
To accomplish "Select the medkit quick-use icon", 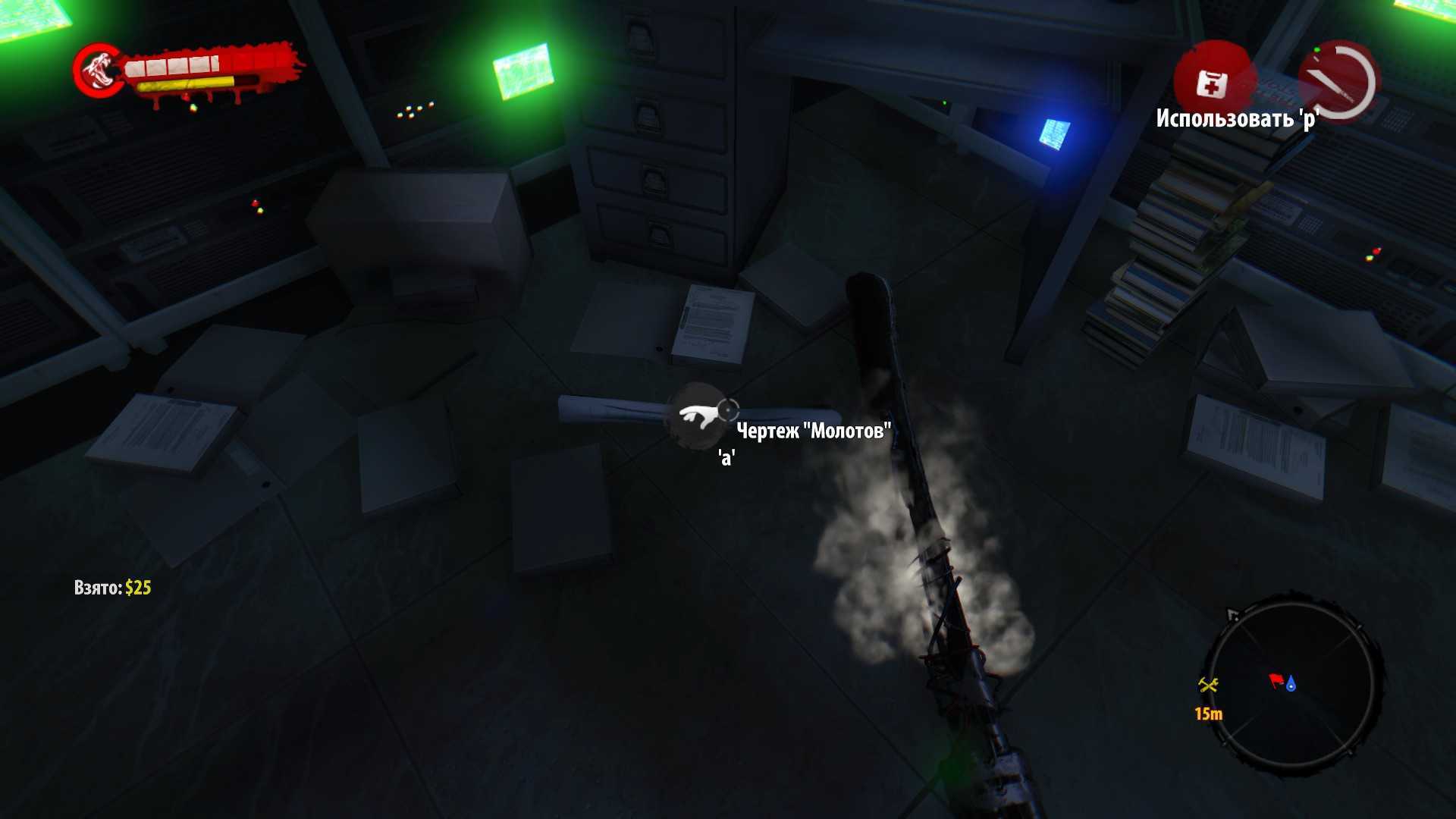I will [1211, 83].
